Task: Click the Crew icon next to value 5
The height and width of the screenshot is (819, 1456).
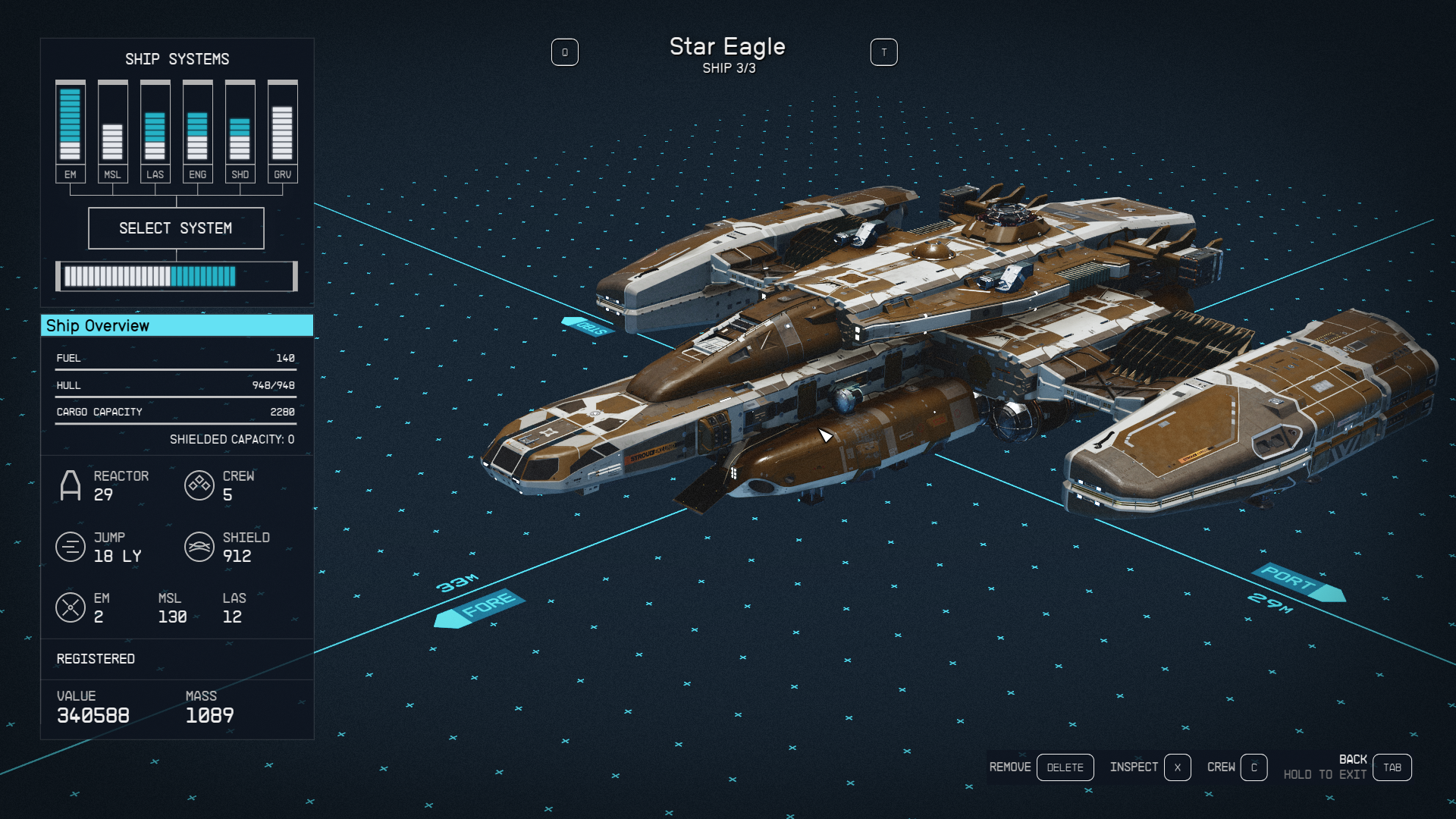Action: [x=199, y=485]
